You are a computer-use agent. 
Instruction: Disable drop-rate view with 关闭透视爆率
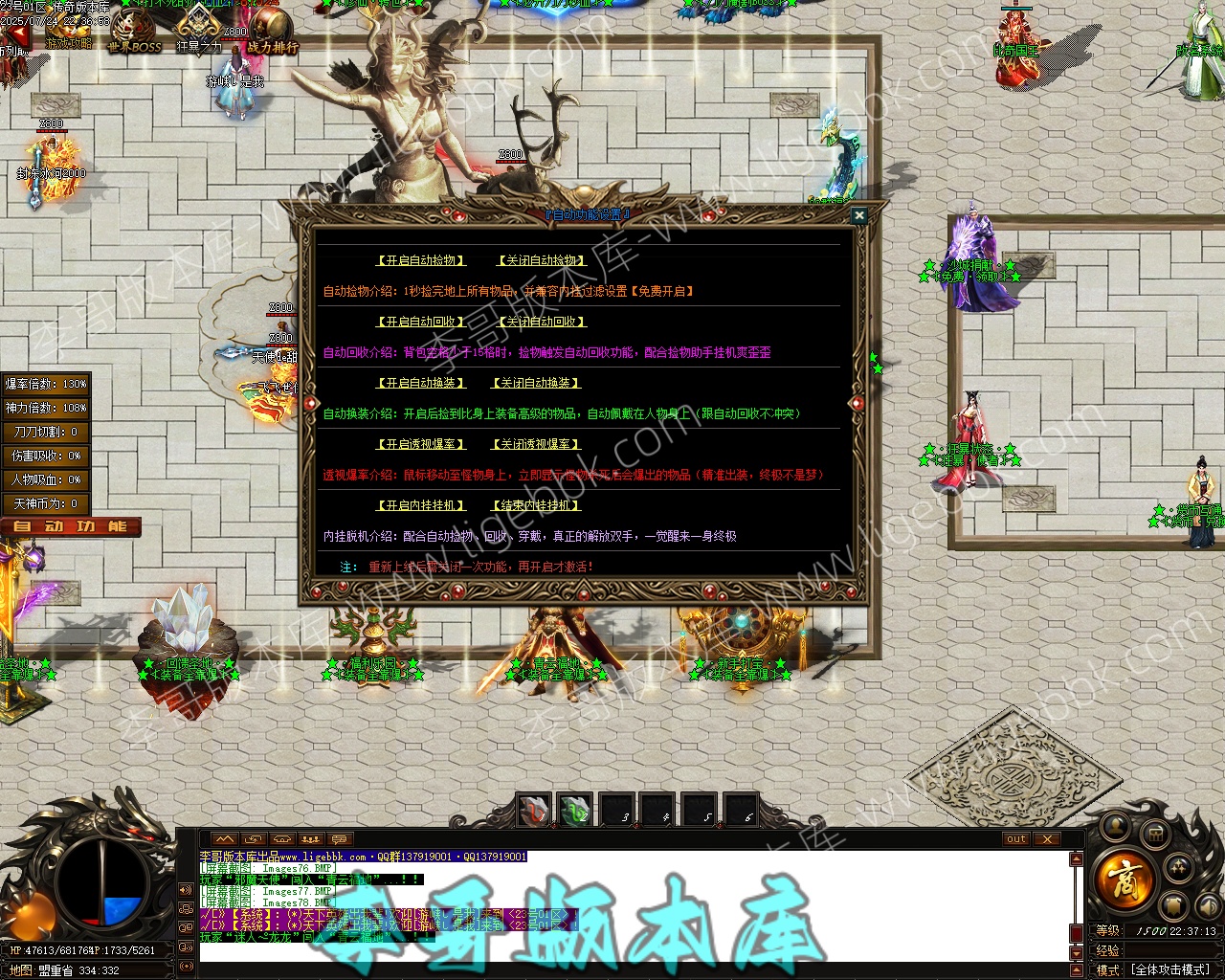click(x=536, y=444)
